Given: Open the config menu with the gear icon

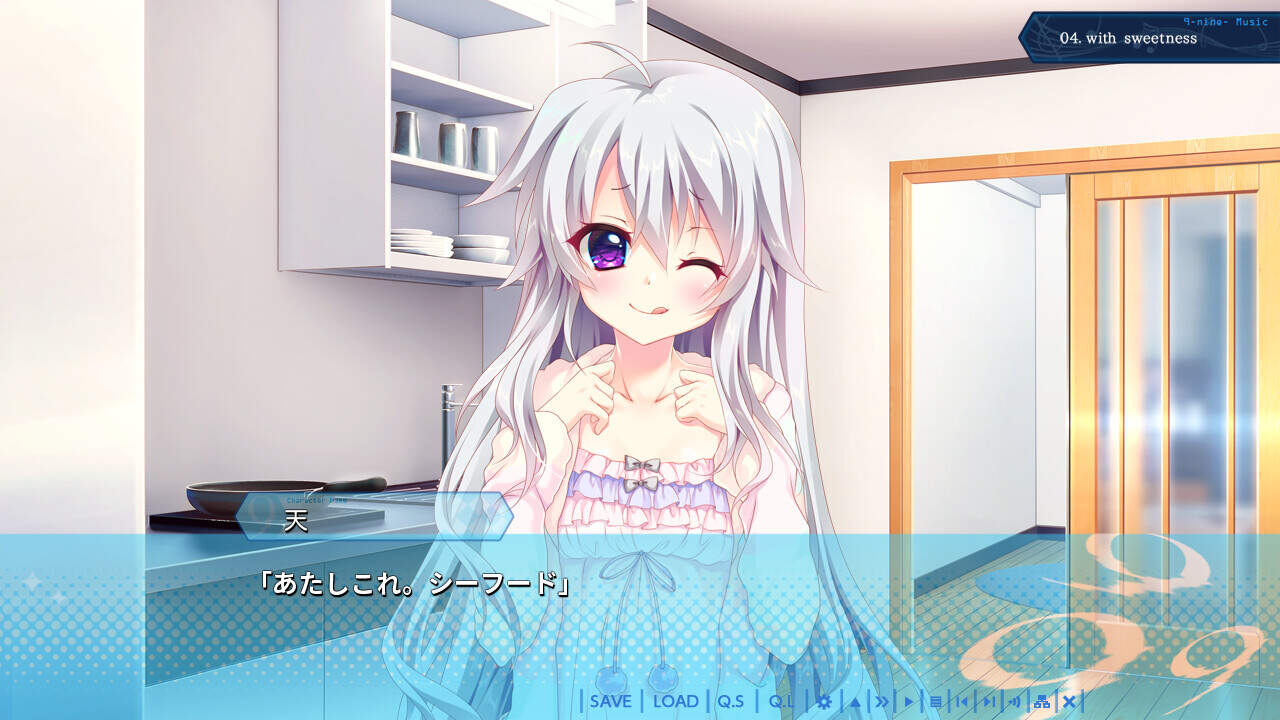Looking at the screenshot, I should point(823,701).
